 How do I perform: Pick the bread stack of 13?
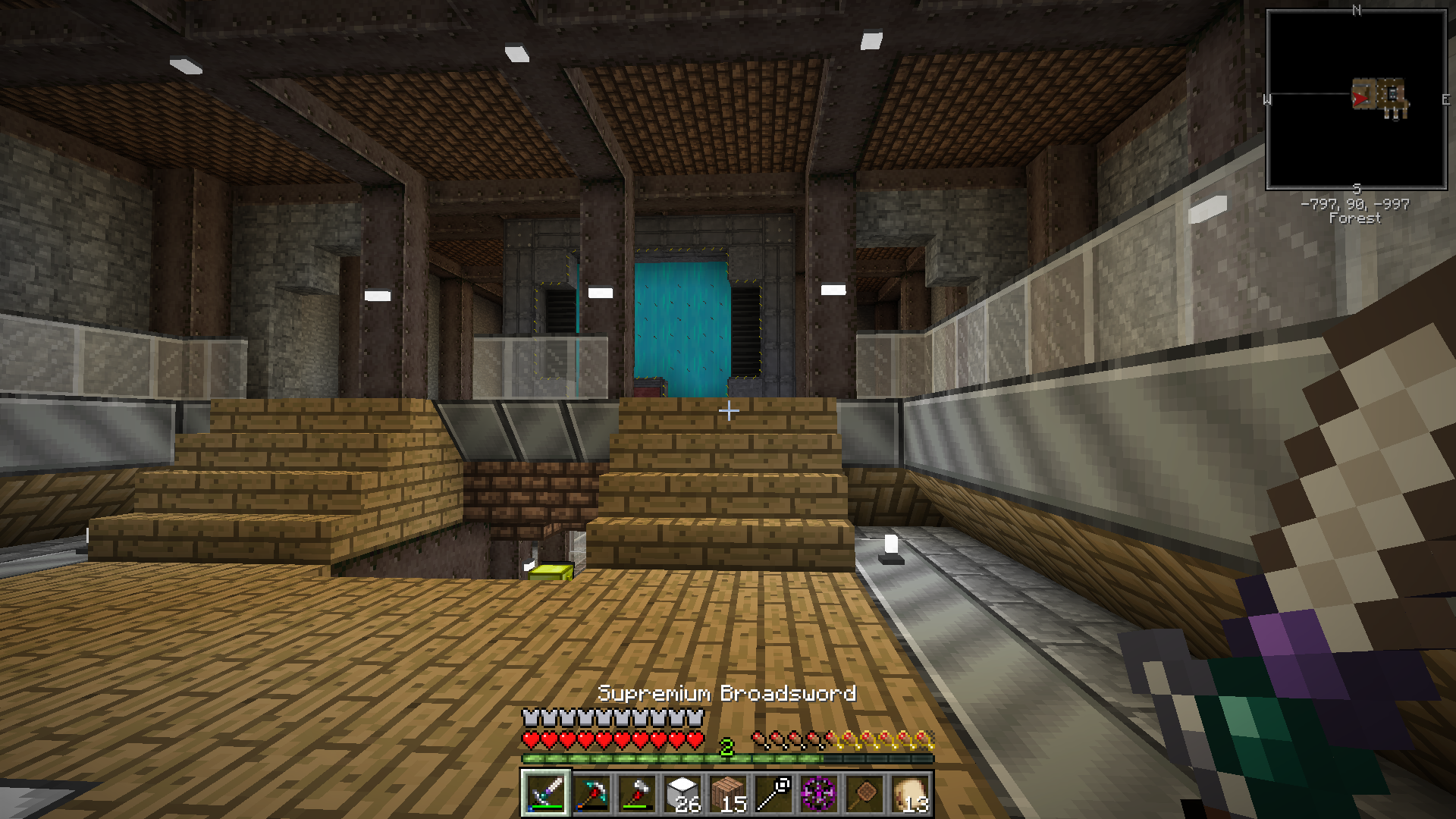tap(909, 794)
